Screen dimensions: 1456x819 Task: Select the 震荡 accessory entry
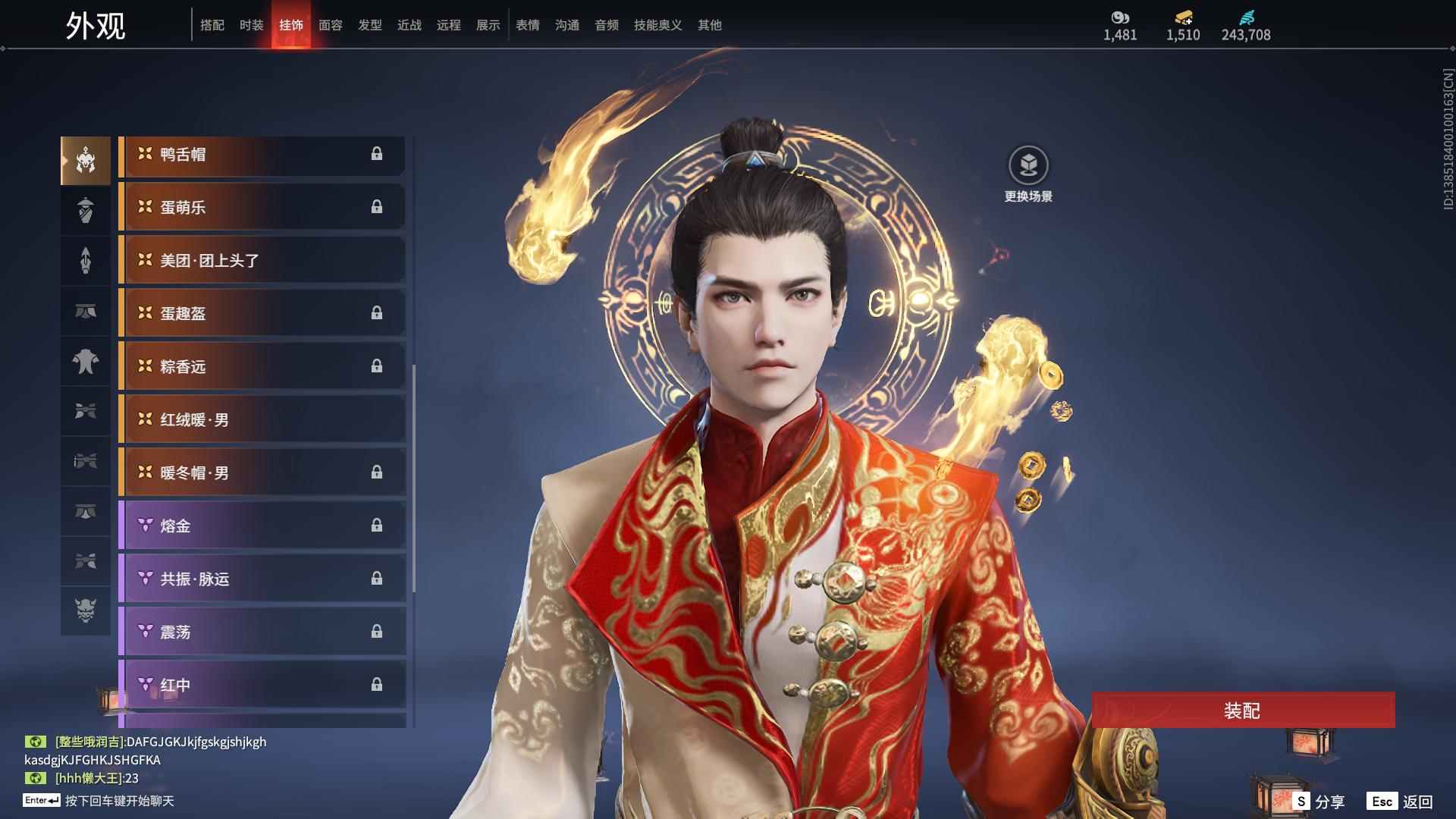pos(262,631)
